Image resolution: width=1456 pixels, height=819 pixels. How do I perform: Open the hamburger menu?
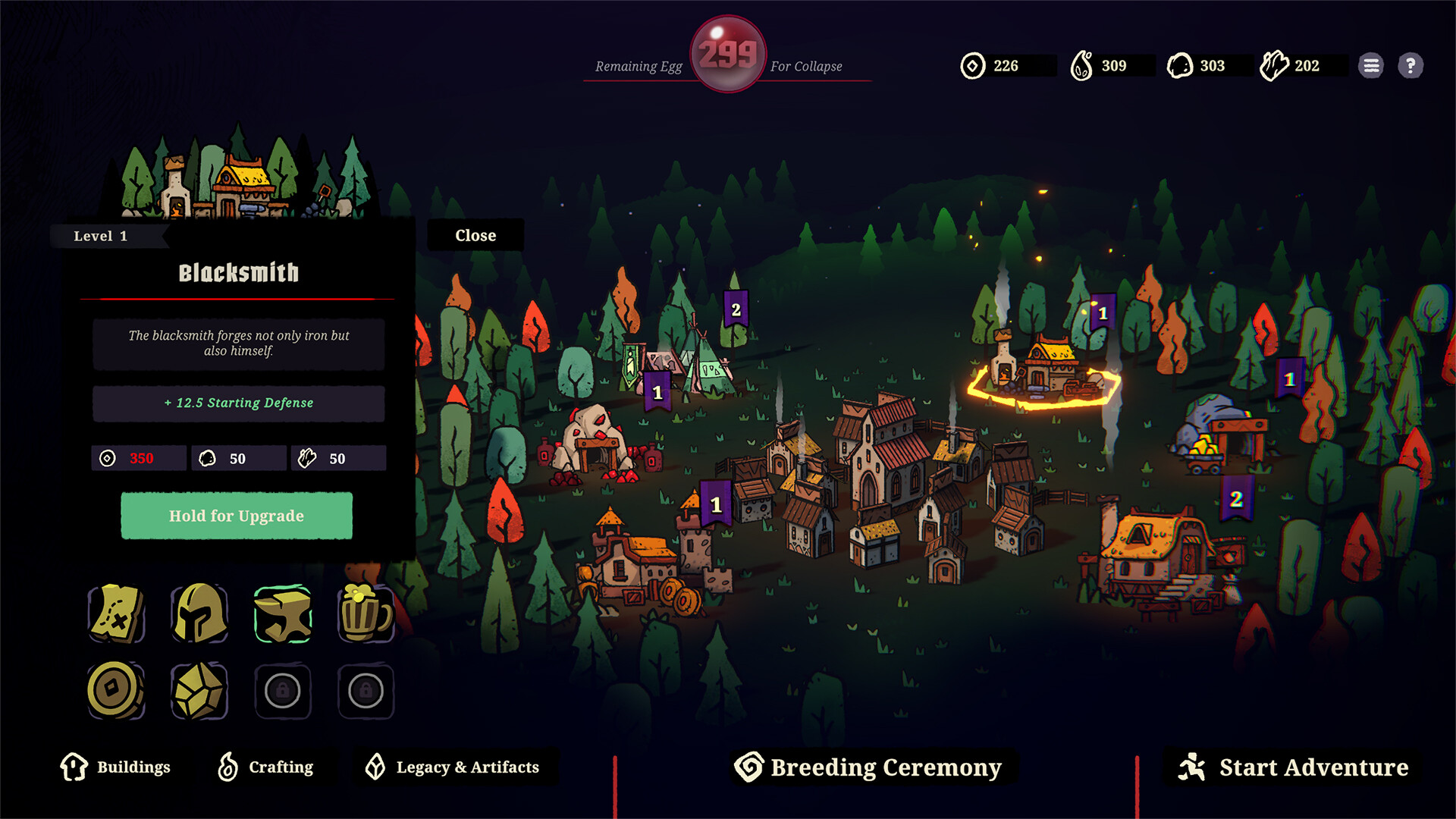[1371, 66]
